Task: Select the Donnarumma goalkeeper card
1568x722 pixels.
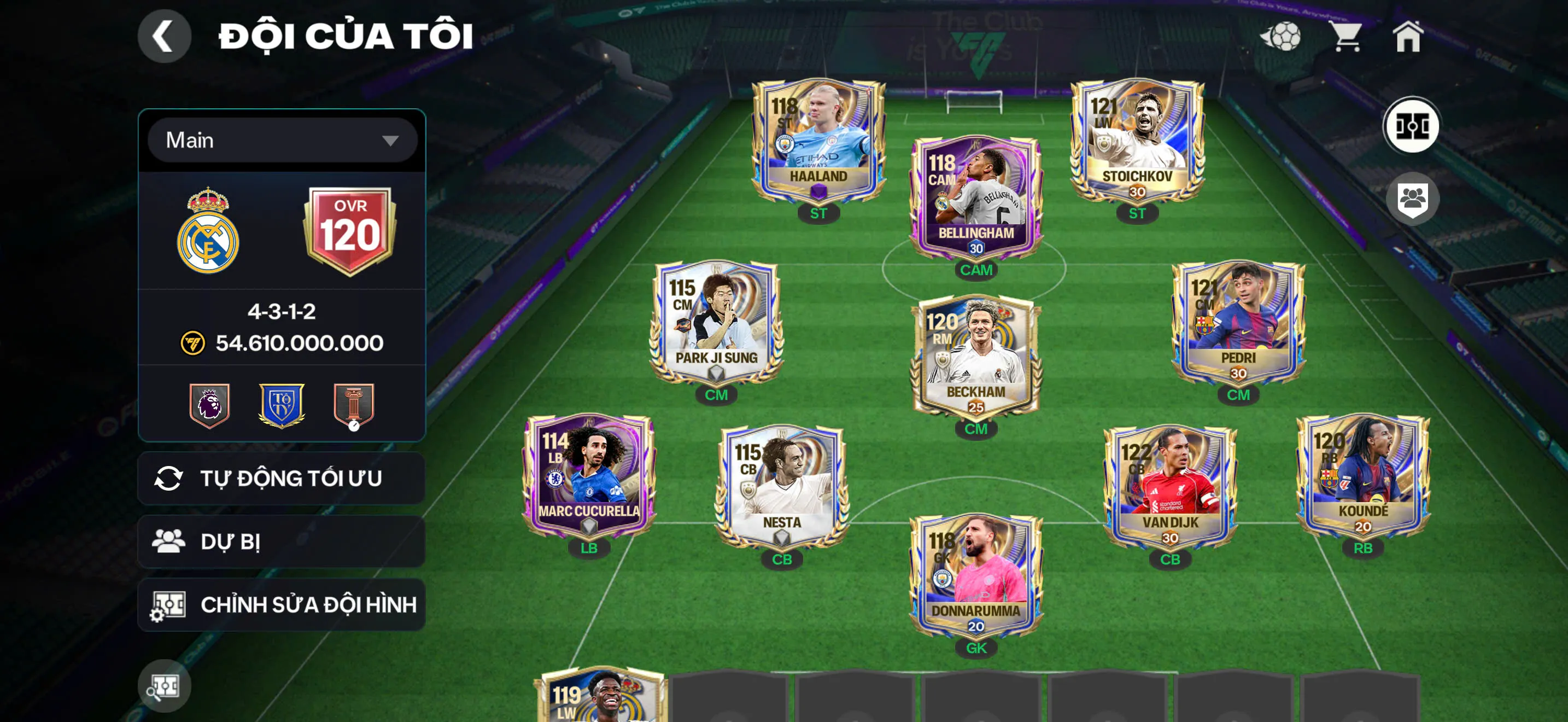Action: coord(976,576)
